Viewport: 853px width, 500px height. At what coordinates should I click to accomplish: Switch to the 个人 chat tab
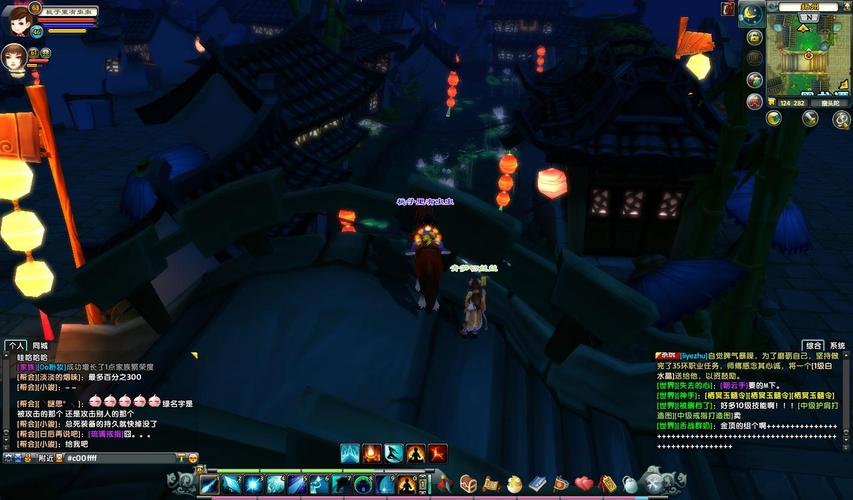click(x=15, y=345)
